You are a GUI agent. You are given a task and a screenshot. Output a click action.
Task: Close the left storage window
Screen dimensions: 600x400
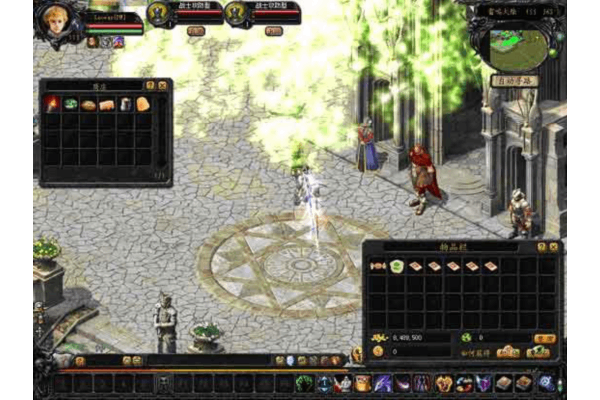(163, 85)
